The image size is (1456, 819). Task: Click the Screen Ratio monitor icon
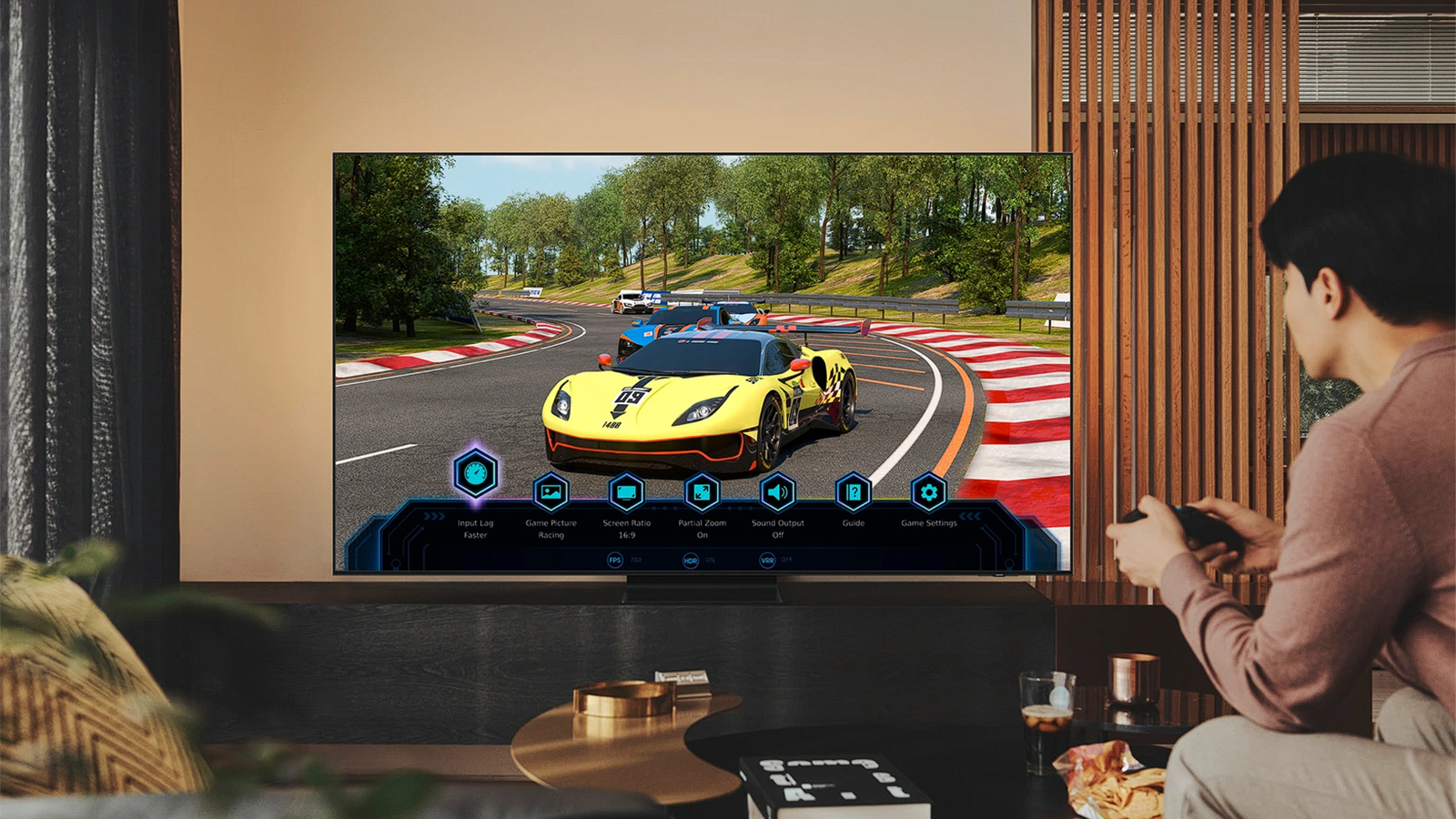625,490
